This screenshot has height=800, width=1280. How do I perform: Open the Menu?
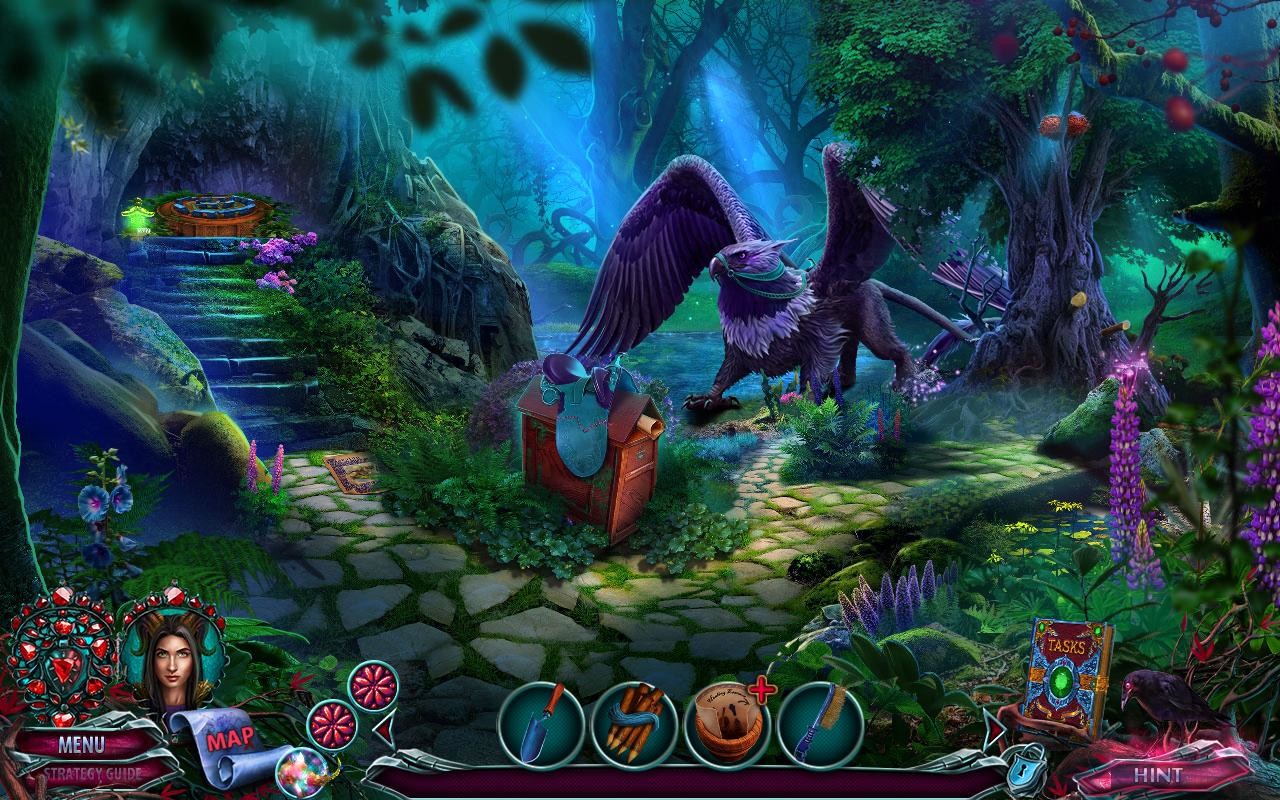tap(85, 744)
